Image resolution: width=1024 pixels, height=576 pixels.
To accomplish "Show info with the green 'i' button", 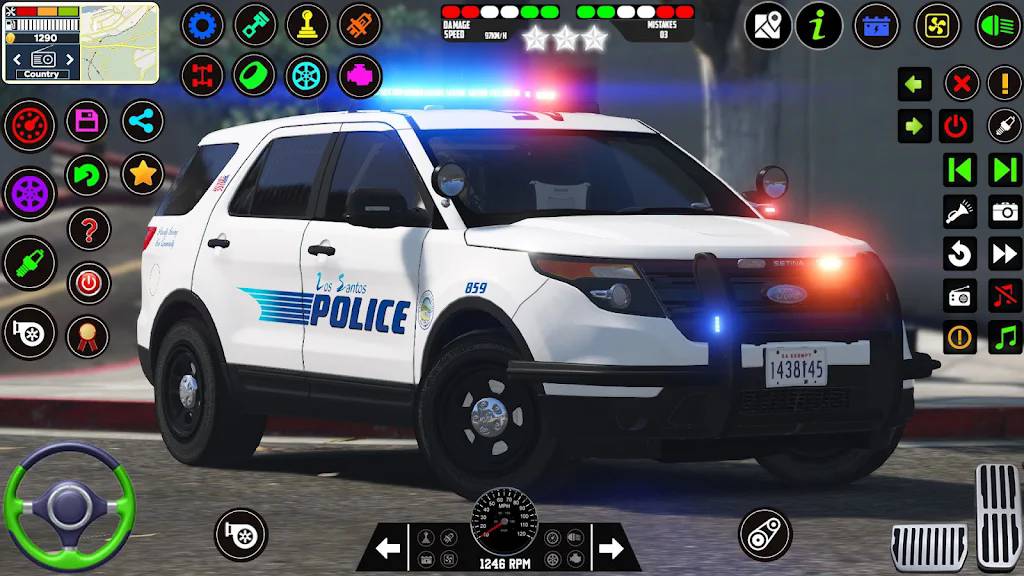I will pyautogui.click(x=819, y=25).
